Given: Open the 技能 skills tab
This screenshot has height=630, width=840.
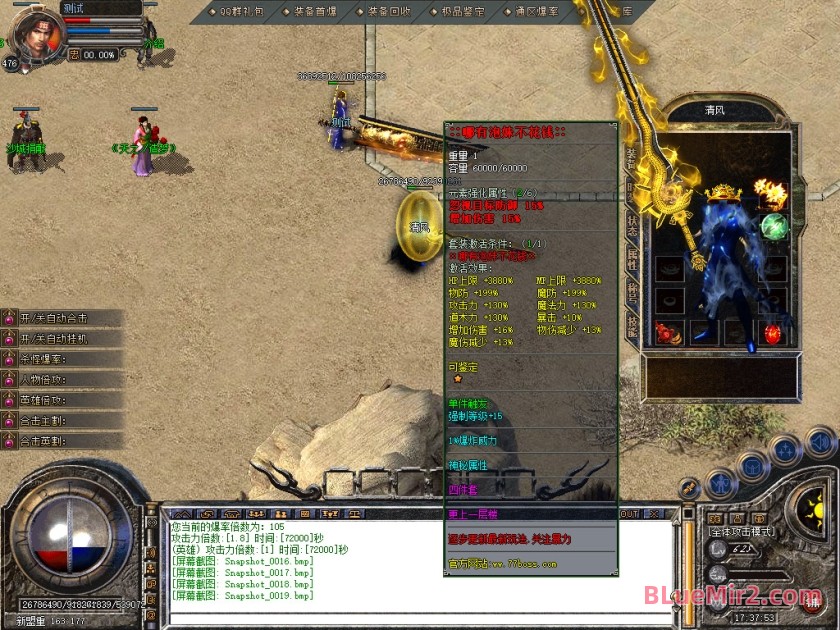Looking at the screenshot, I should [632, 325].
